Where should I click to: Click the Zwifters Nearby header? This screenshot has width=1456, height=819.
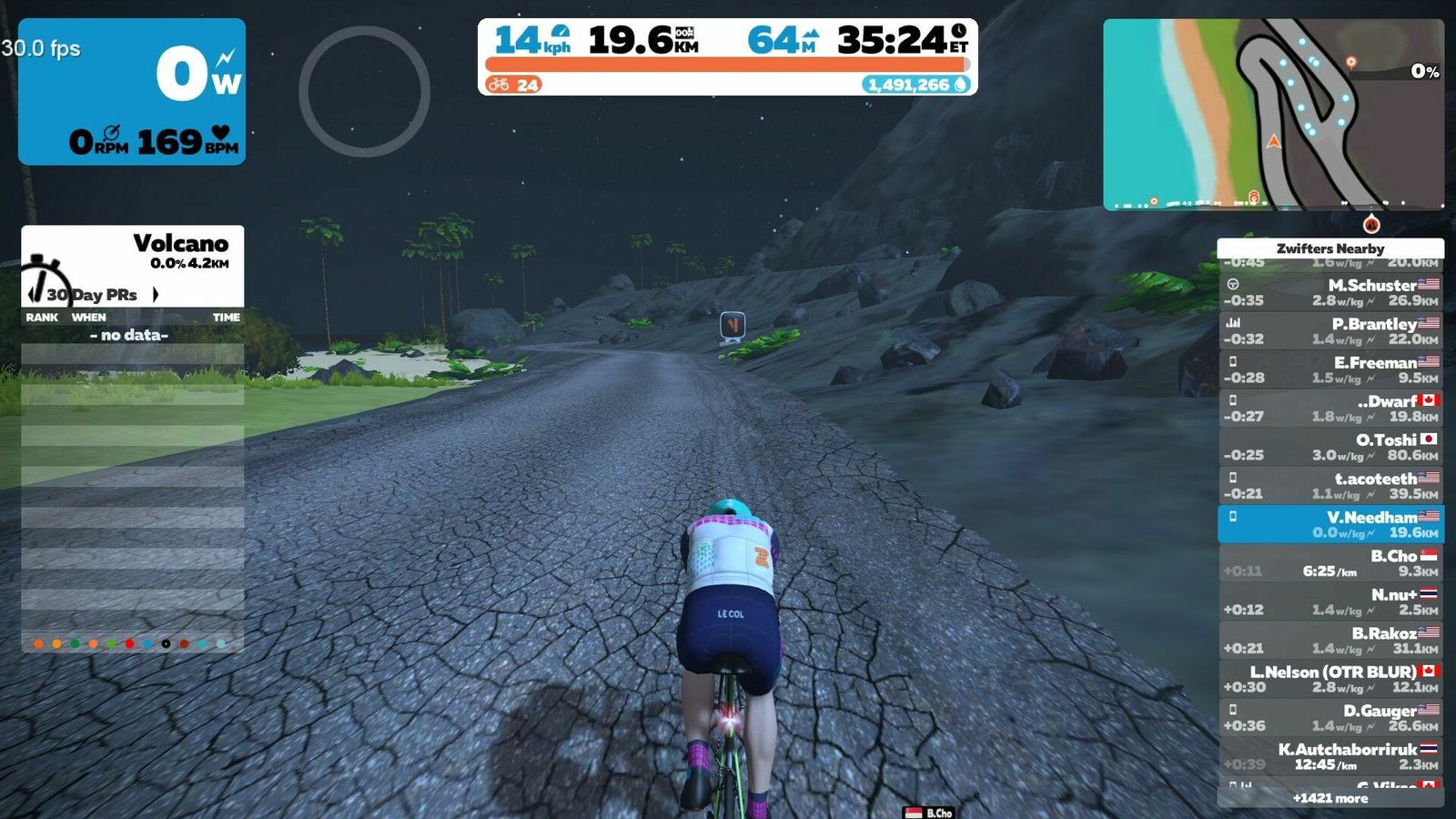(1330, 248)
